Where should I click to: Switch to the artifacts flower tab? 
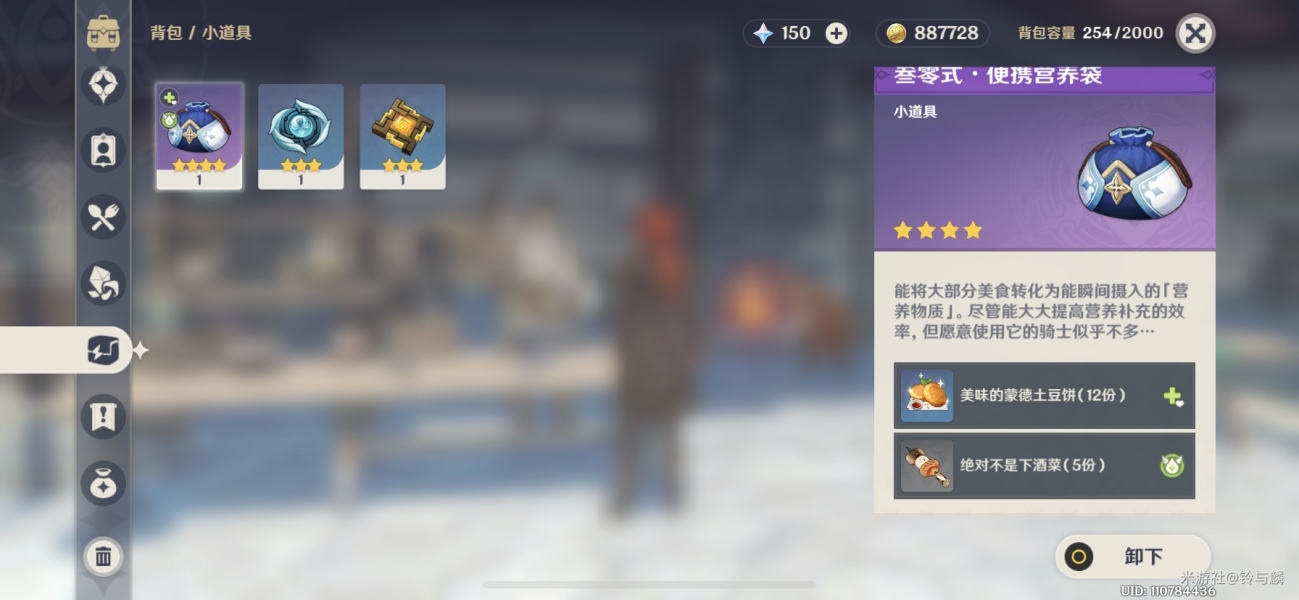point(103,85)
